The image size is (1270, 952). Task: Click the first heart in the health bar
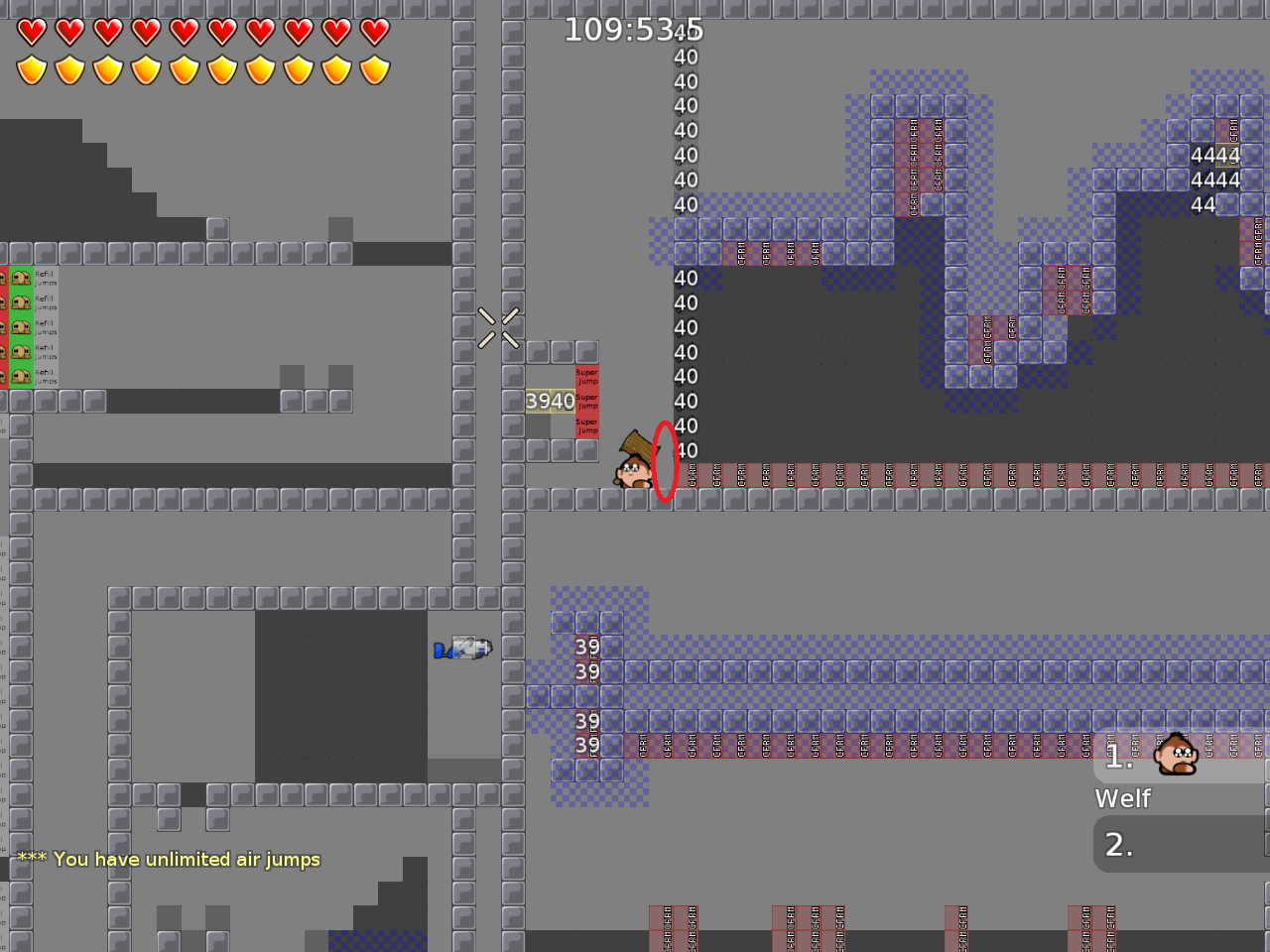[31, 30]
